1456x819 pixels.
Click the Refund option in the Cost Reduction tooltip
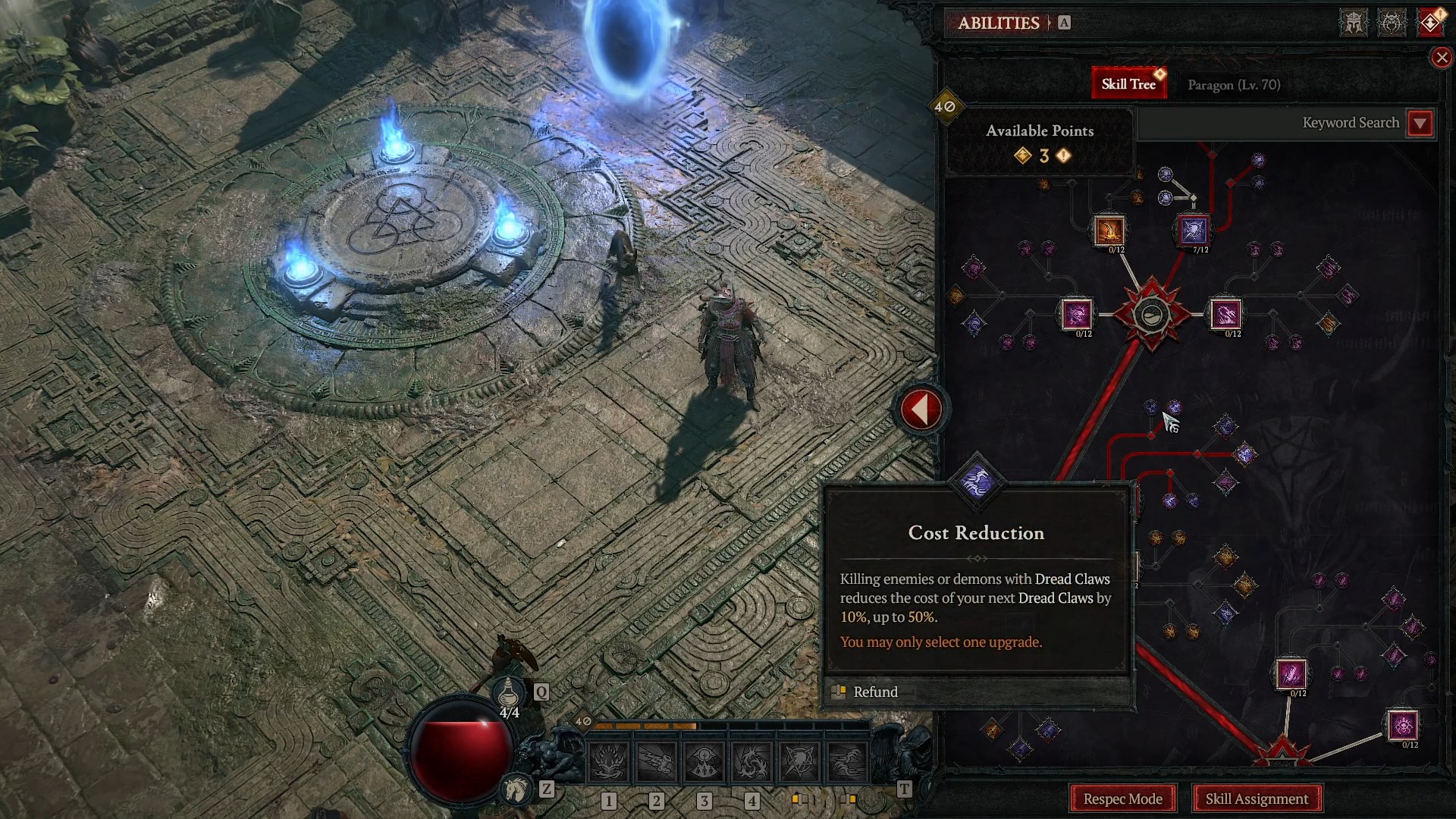[875, 692]
